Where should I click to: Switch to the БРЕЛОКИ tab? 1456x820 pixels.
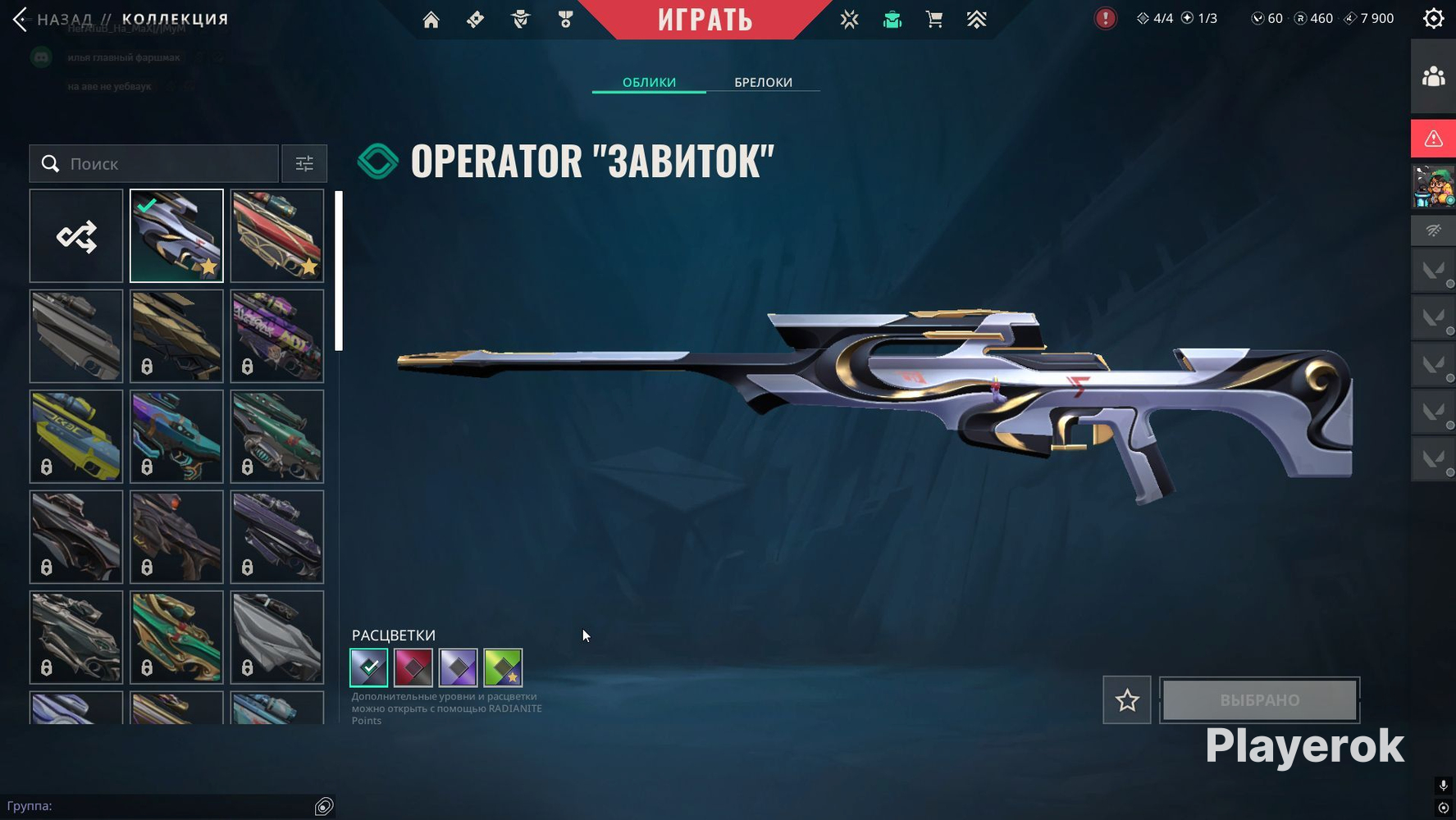763,82
